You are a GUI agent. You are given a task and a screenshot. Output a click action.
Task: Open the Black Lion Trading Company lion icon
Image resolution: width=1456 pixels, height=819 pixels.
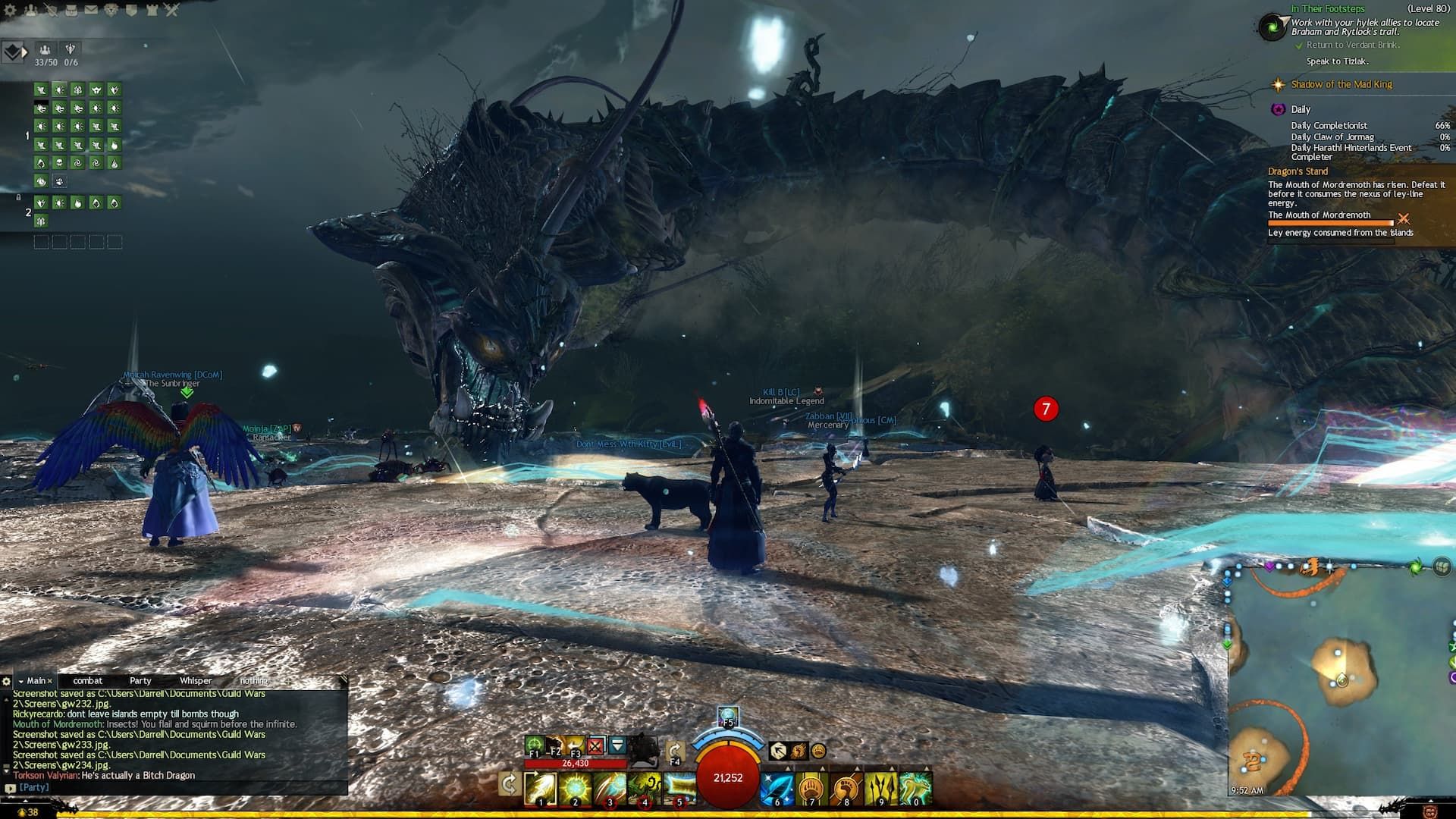[x=111, y=10]
